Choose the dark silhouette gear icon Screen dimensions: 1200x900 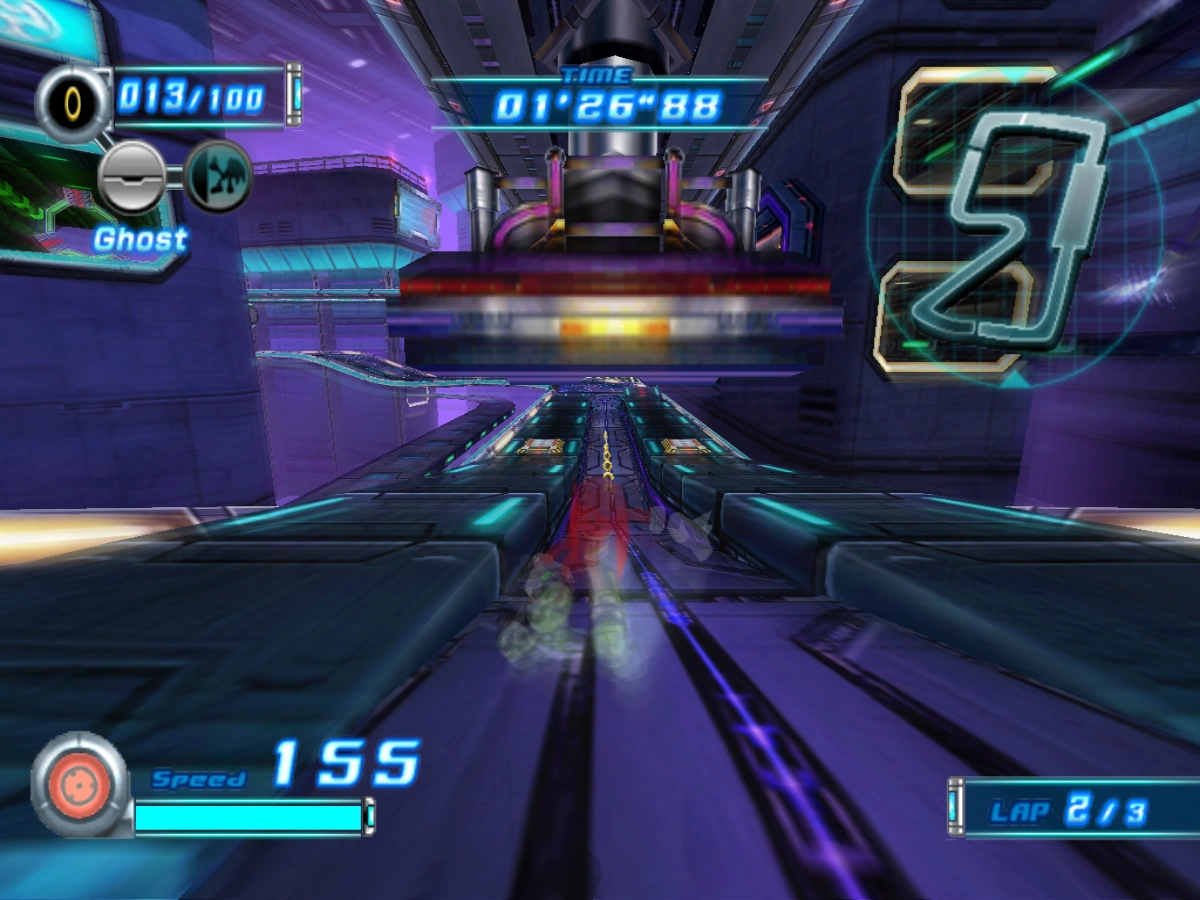218,176
